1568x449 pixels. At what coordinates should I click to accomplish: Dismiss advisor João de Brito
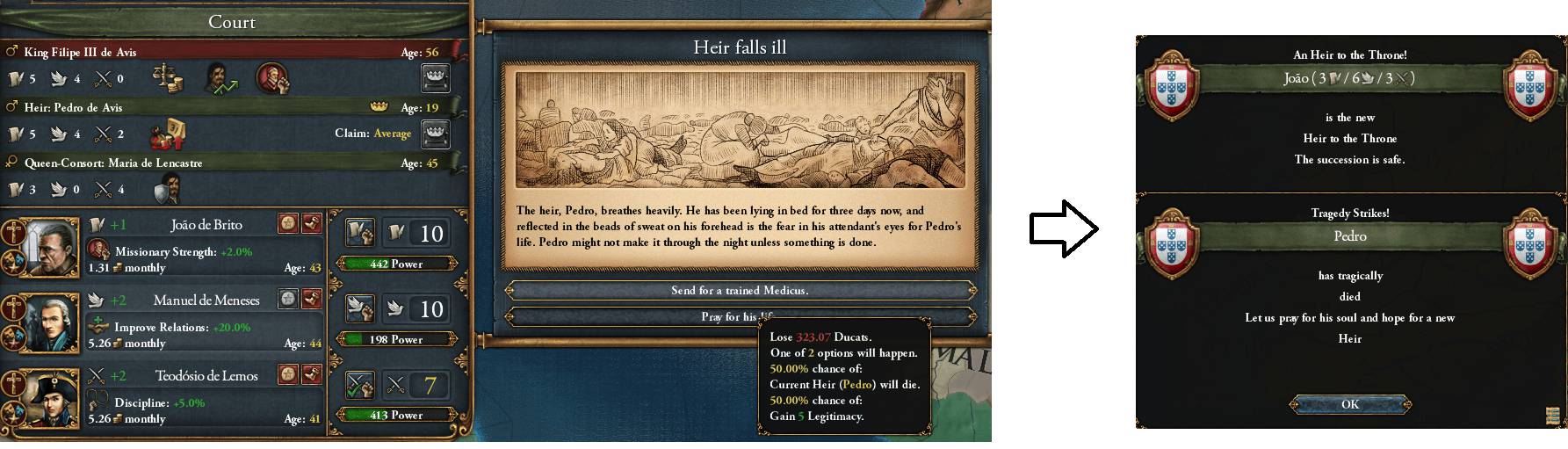[311, 224]
